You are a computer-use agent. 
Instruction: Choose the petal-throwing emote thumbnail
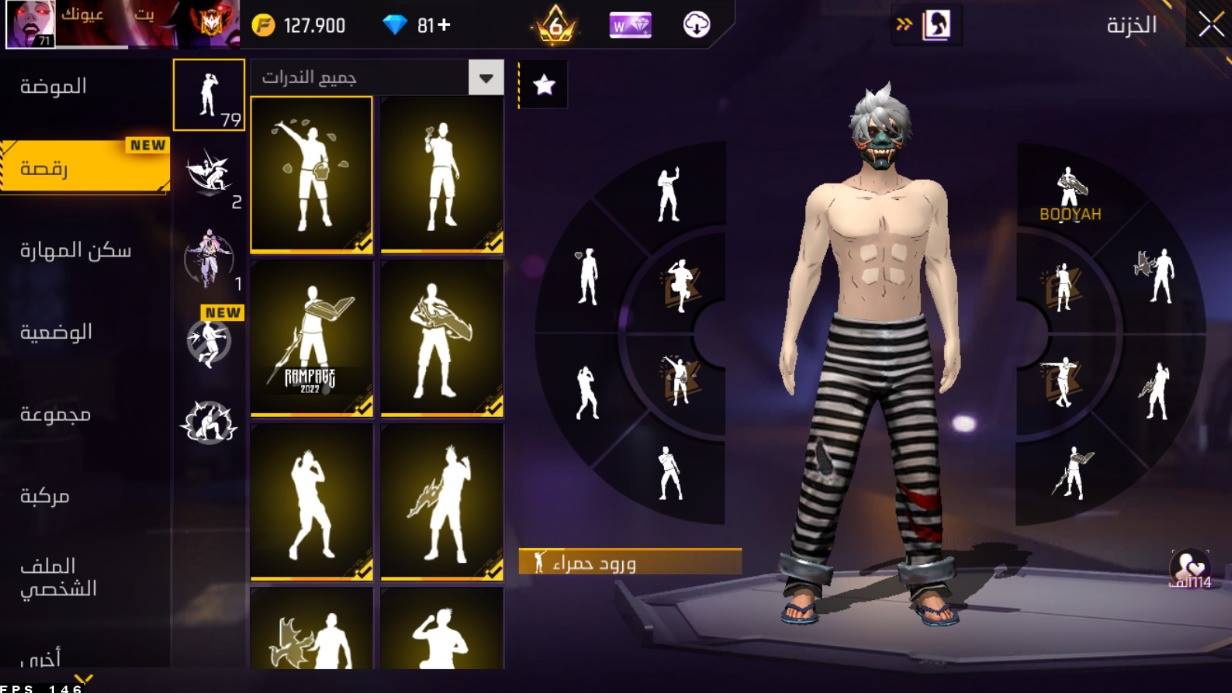coord(311,174)
